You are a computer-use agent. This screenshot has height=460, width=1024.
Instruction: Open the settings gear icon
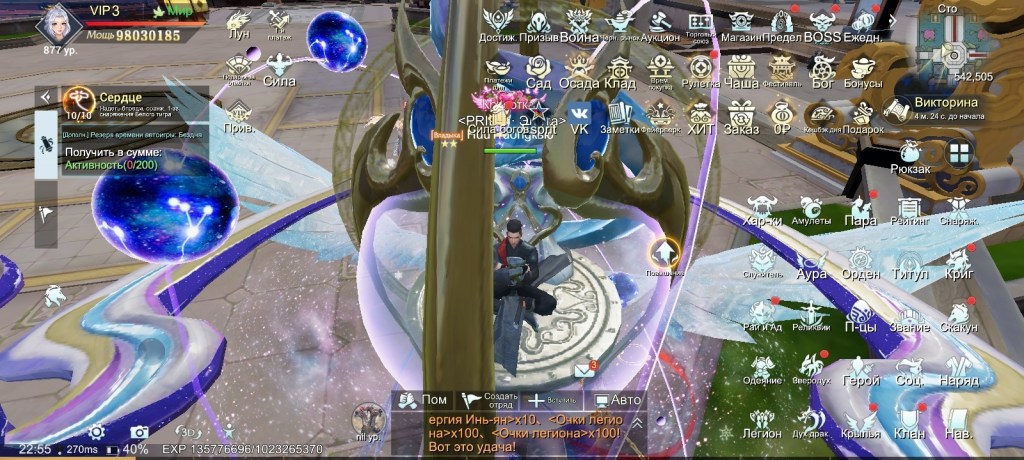[97, 432]
